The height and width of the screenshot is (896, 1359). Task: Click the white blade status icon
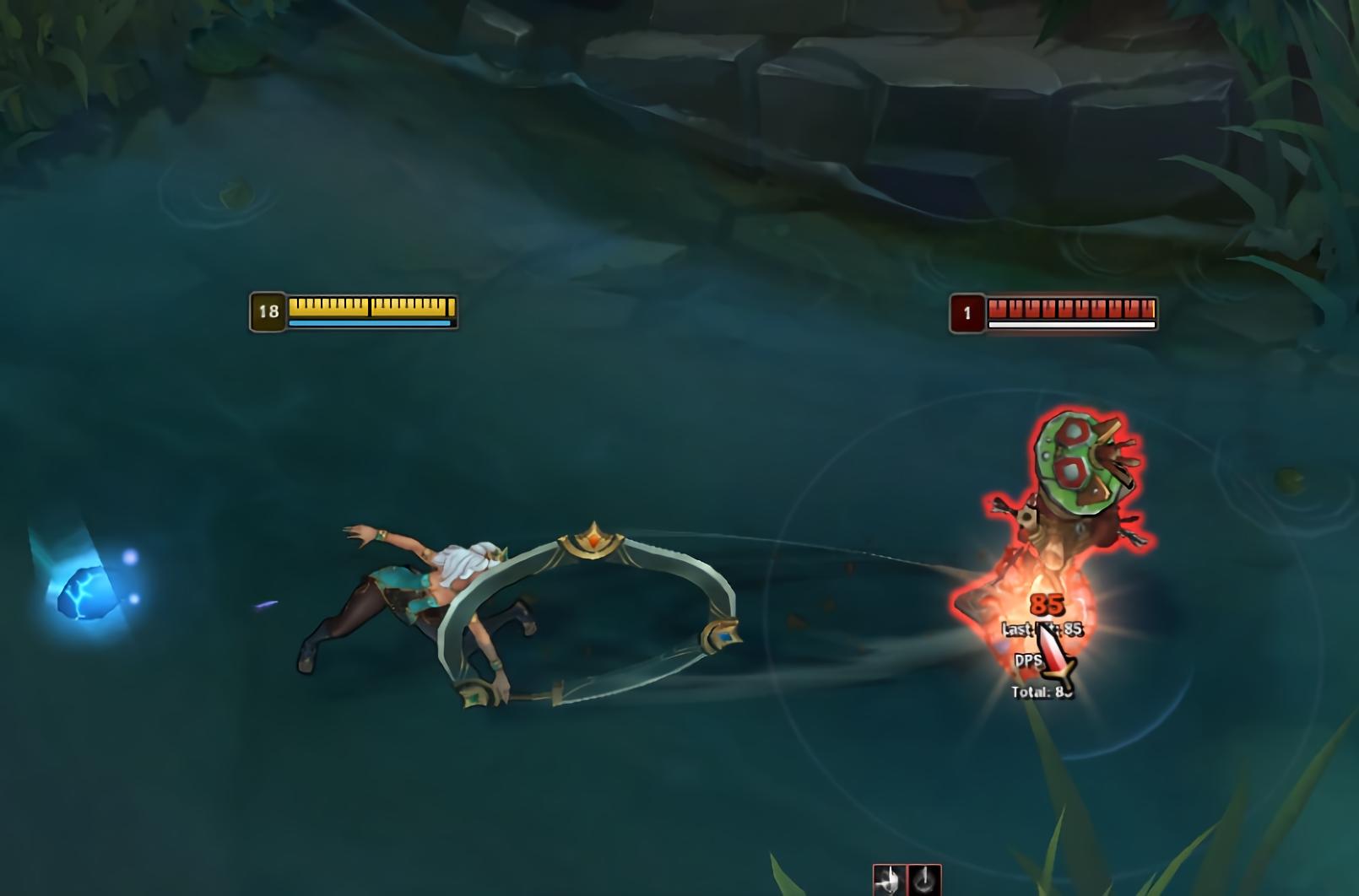point(889,881)
